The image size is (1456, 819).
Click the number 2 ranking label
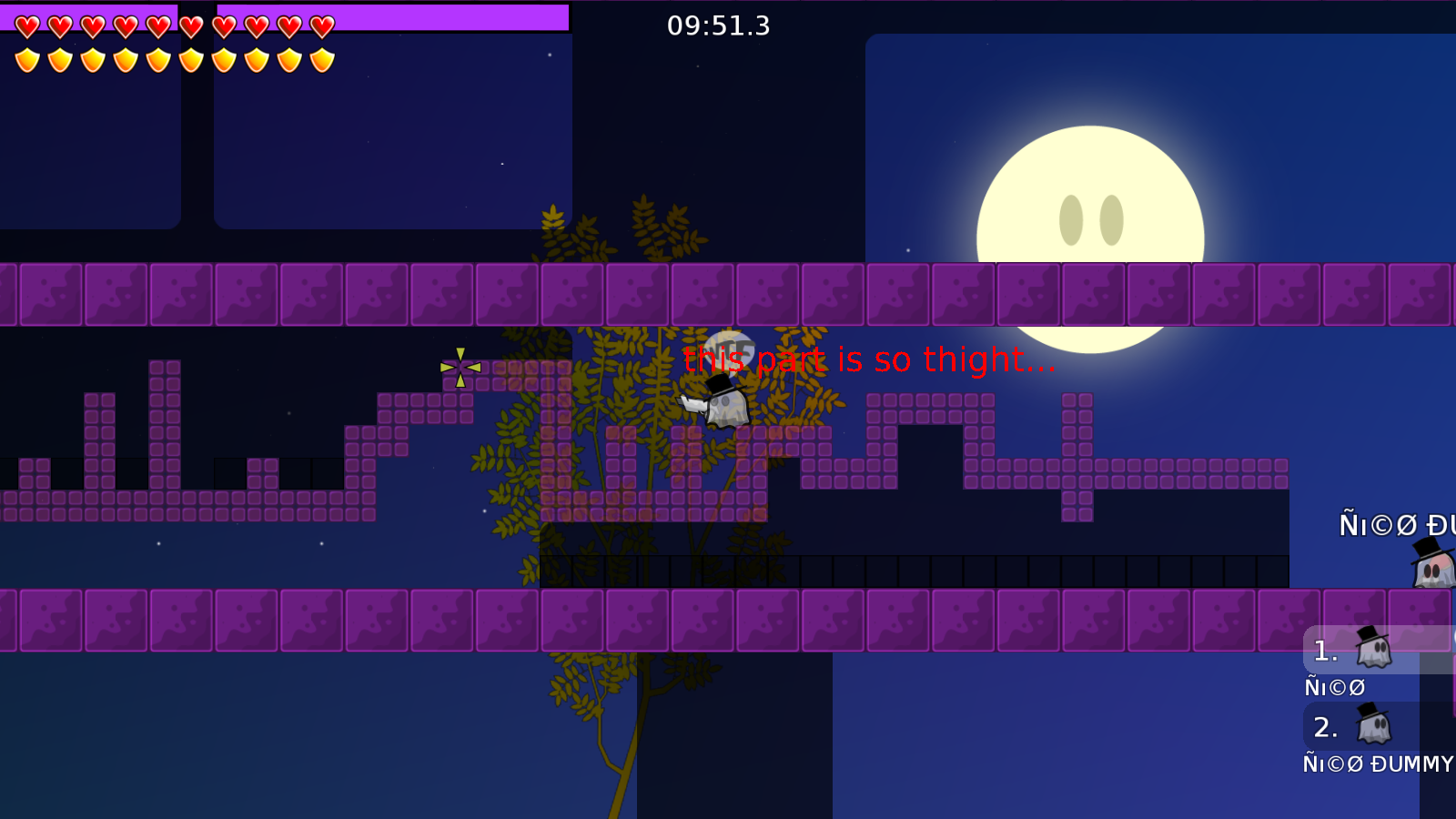(1326, 728)
